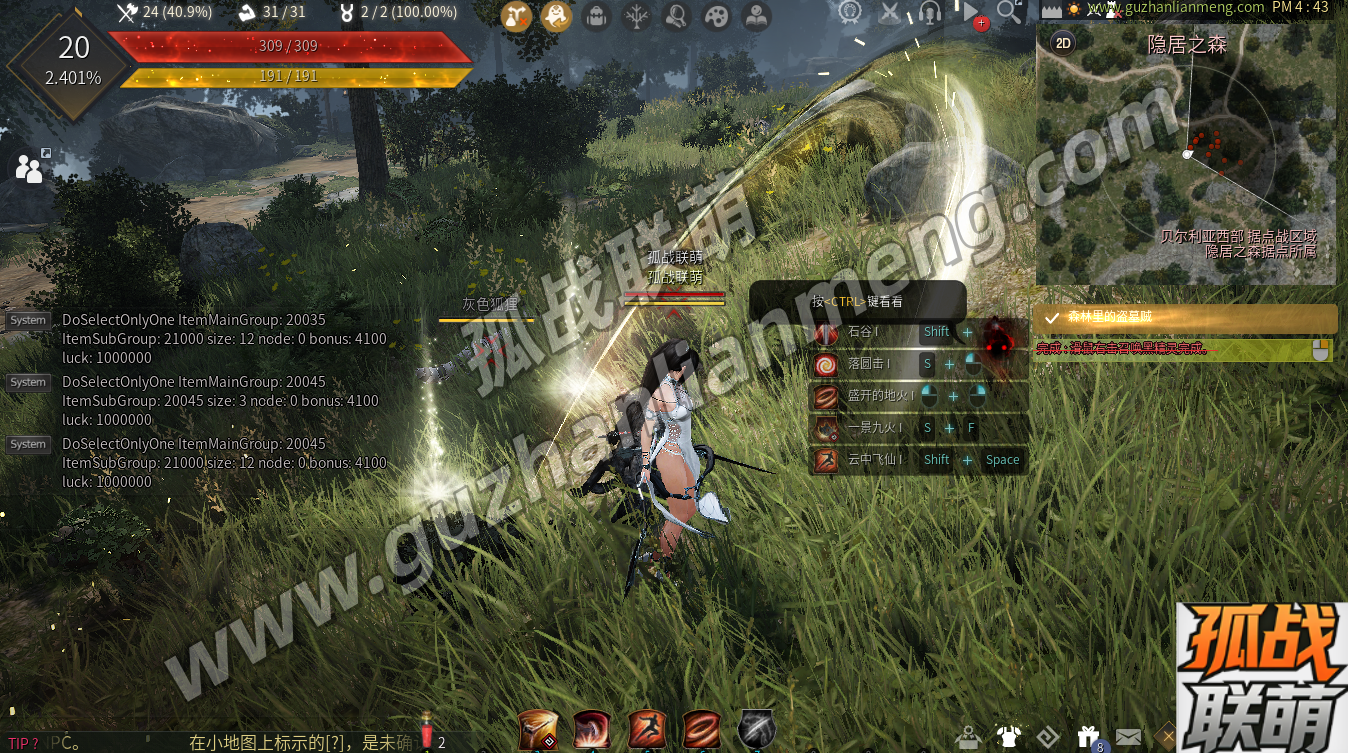Toggle the minimap 2D view button

(x=1064, y=43)
